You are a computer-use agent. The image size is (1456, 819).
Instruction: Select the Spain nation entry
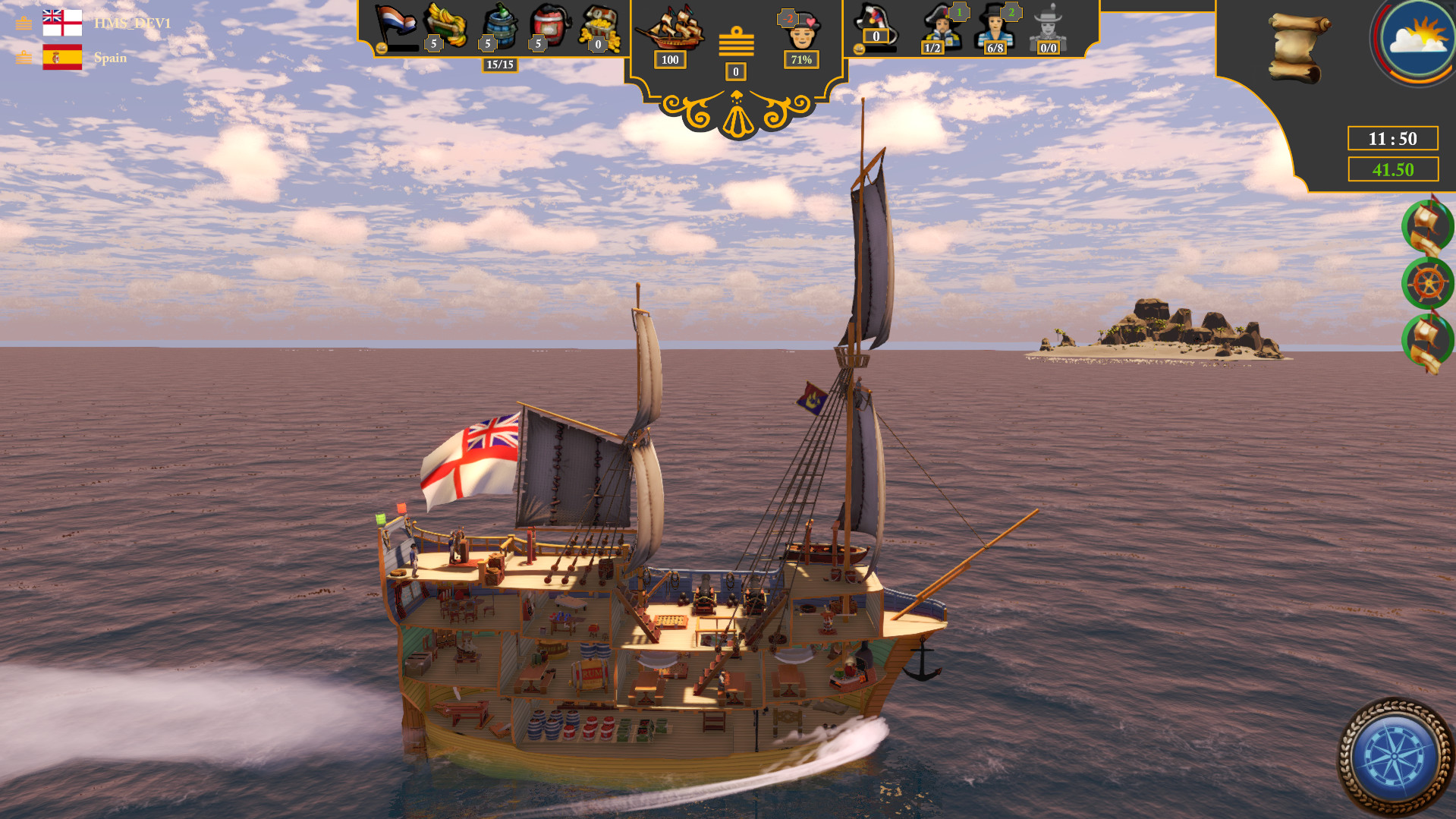point(110,58)
